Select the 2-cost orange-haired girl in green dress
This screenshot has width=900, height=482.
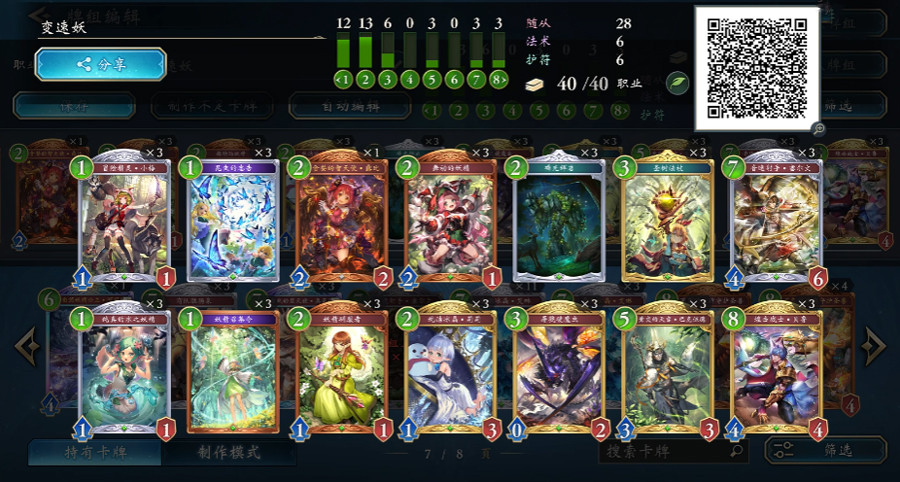(x=343, y=370)
